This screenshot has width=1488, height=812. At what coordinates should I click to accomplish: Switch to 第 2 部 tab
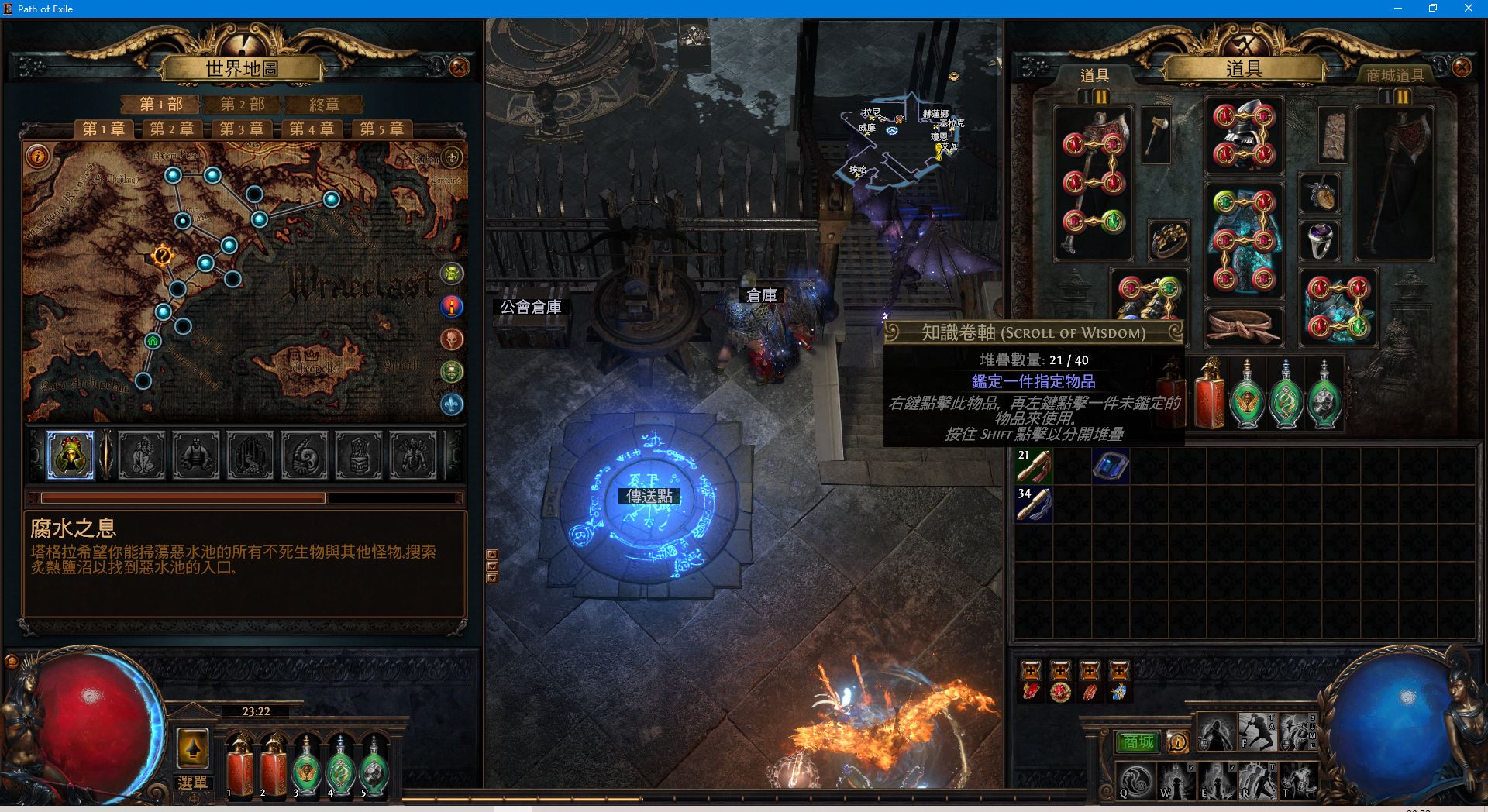point(242,105)
